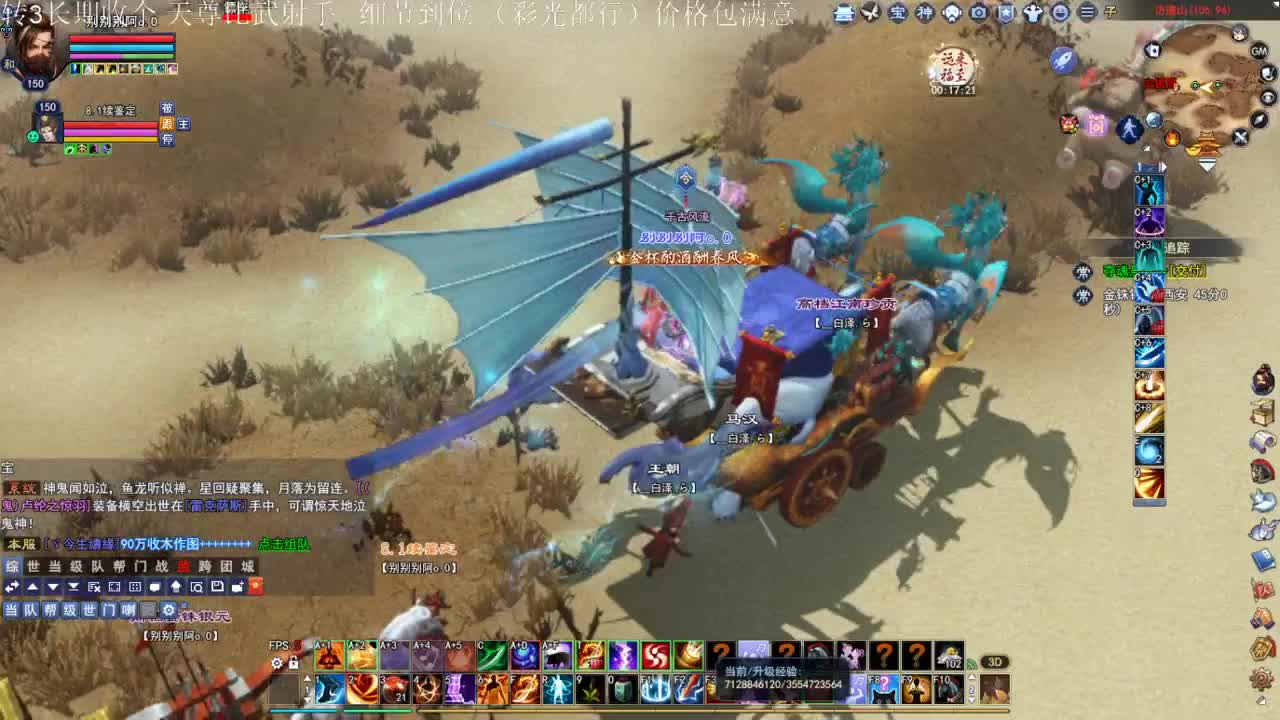Click the gear settings icon beside the FPS counter

click(x=276, y=662)
